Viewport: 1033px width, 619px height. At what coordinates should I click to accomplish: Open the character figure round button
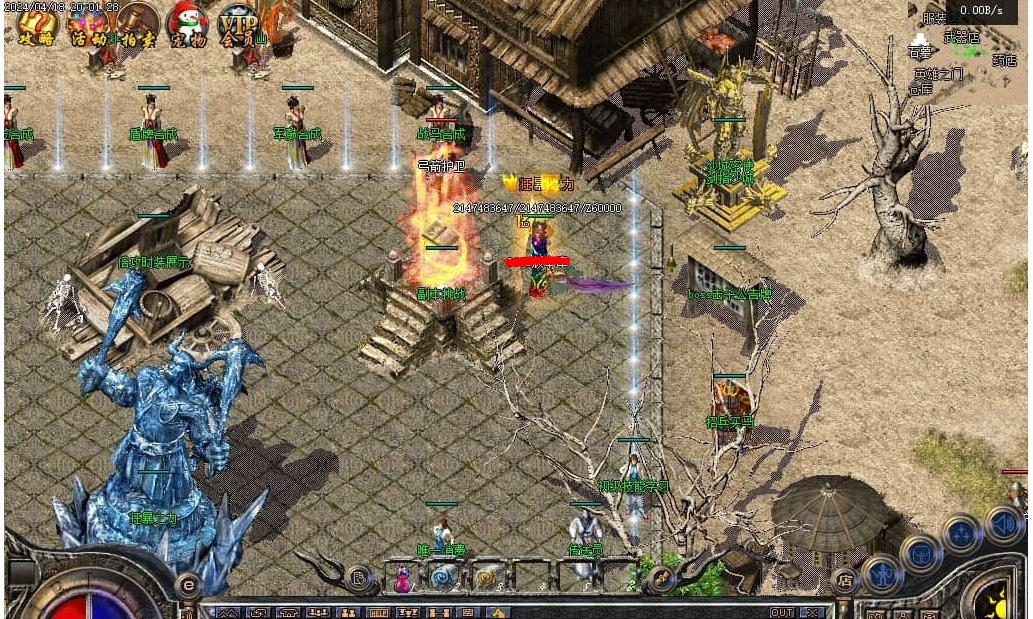coord(881,574)
